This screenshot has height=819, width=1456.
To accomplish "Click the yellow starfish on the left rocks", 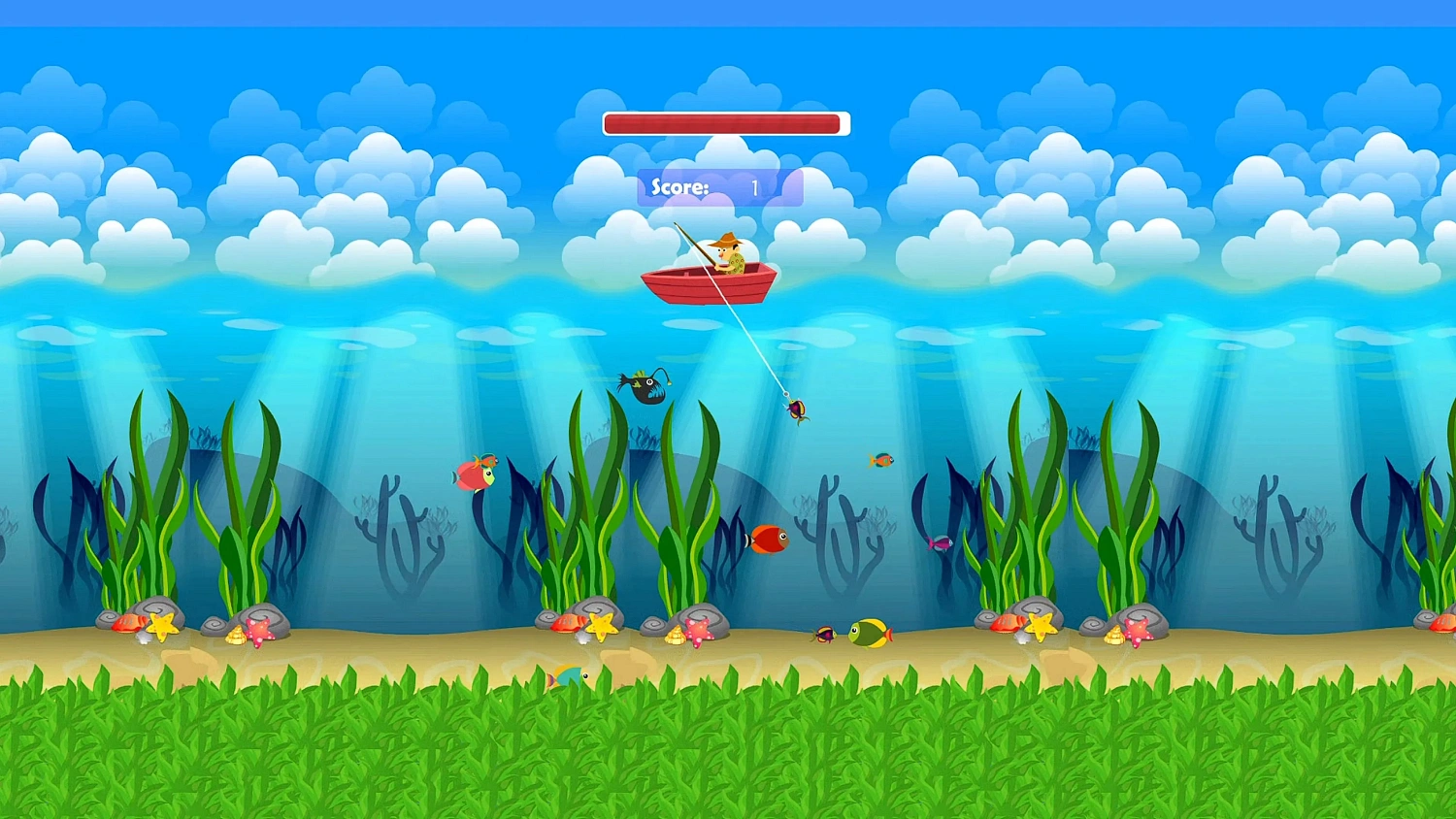I will [x=161, y=627].
